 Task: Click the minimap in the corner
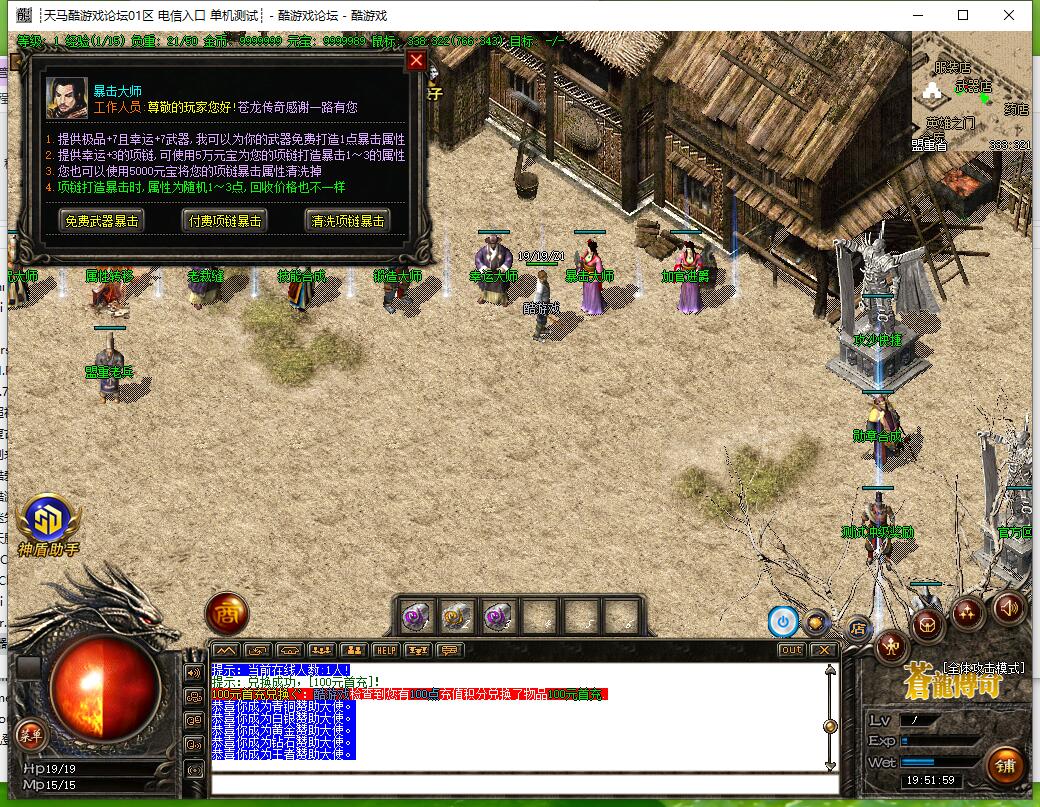(975, 95)
